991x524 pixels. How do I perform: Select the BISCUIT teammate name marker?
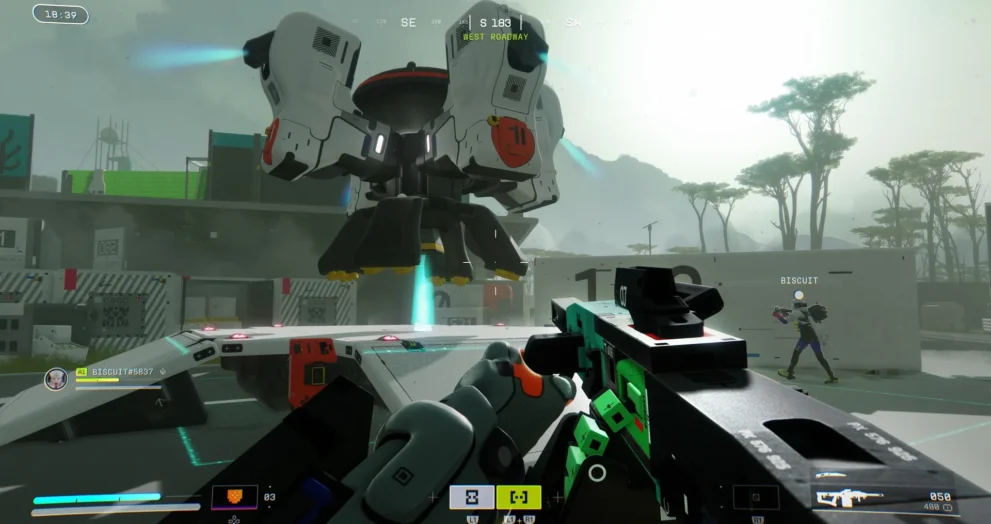799,281
